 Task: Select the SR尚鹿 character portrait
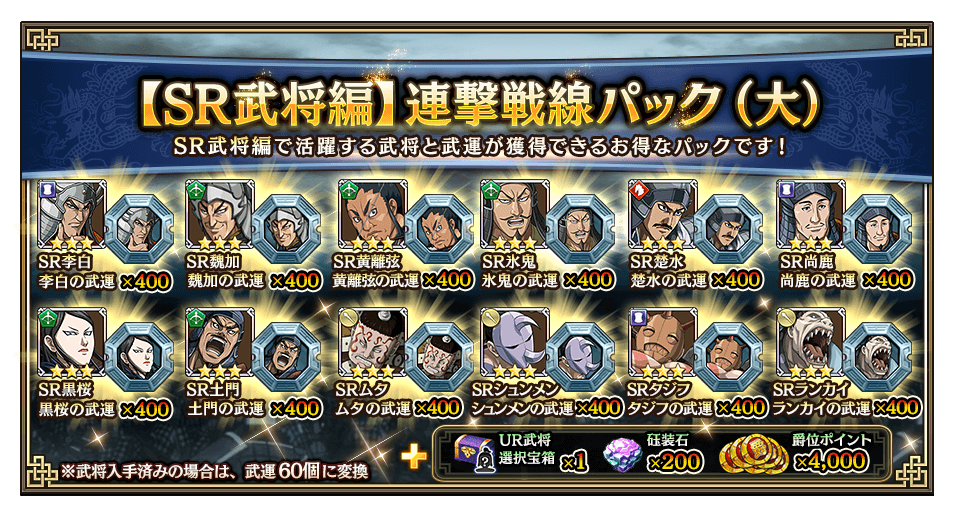point(811,216)
